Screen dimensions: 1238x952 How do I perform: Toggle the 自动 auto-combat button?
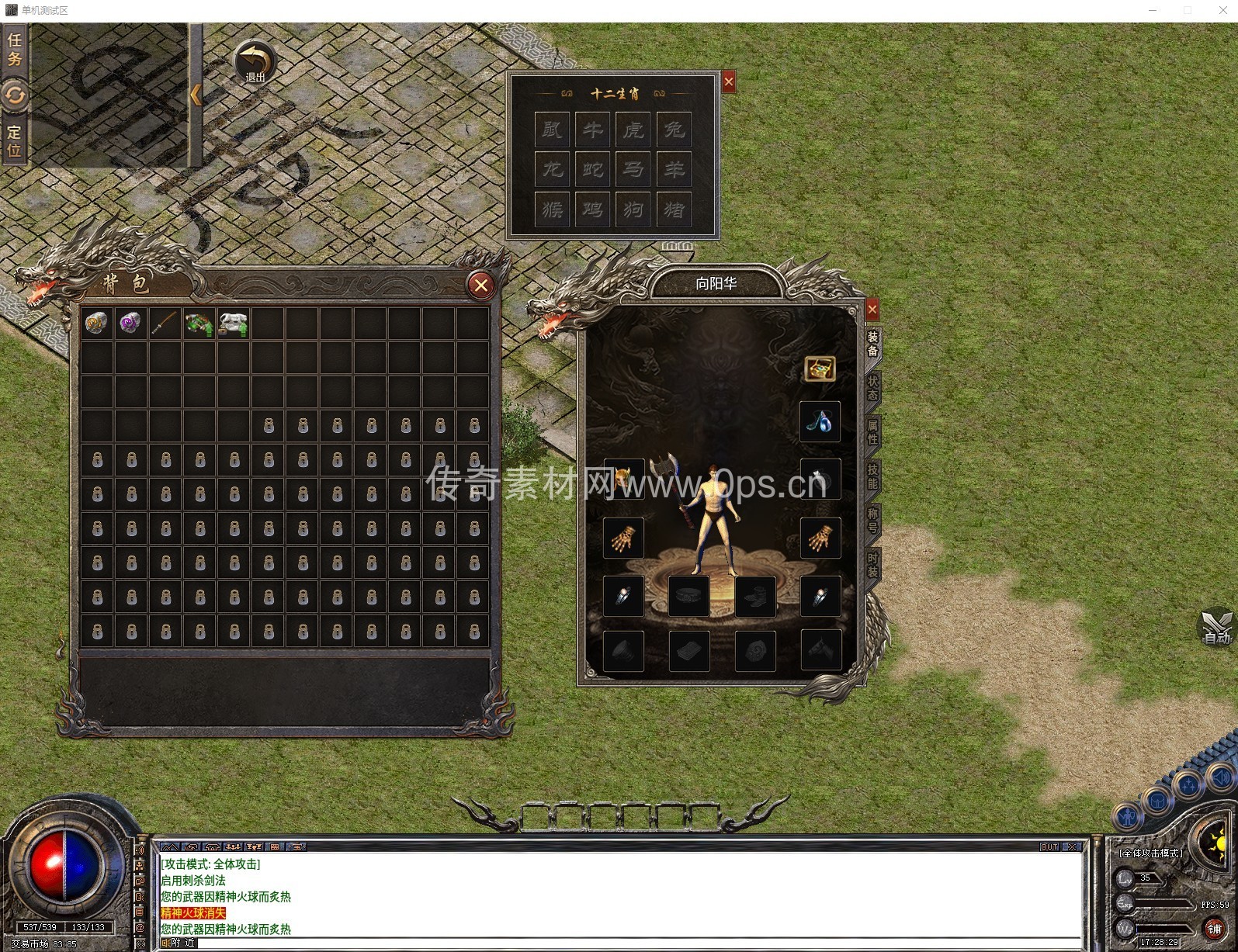click(1216, 627)
